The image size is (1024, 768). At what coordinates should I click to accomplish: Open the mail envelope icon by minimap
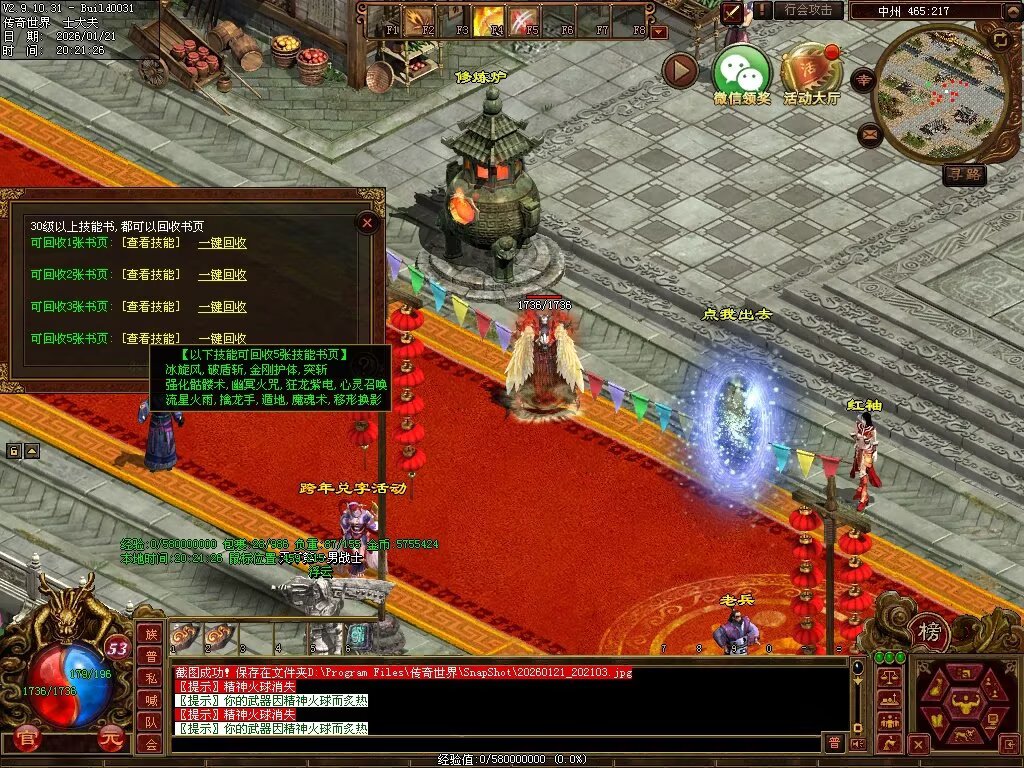[x=869, y=134]
